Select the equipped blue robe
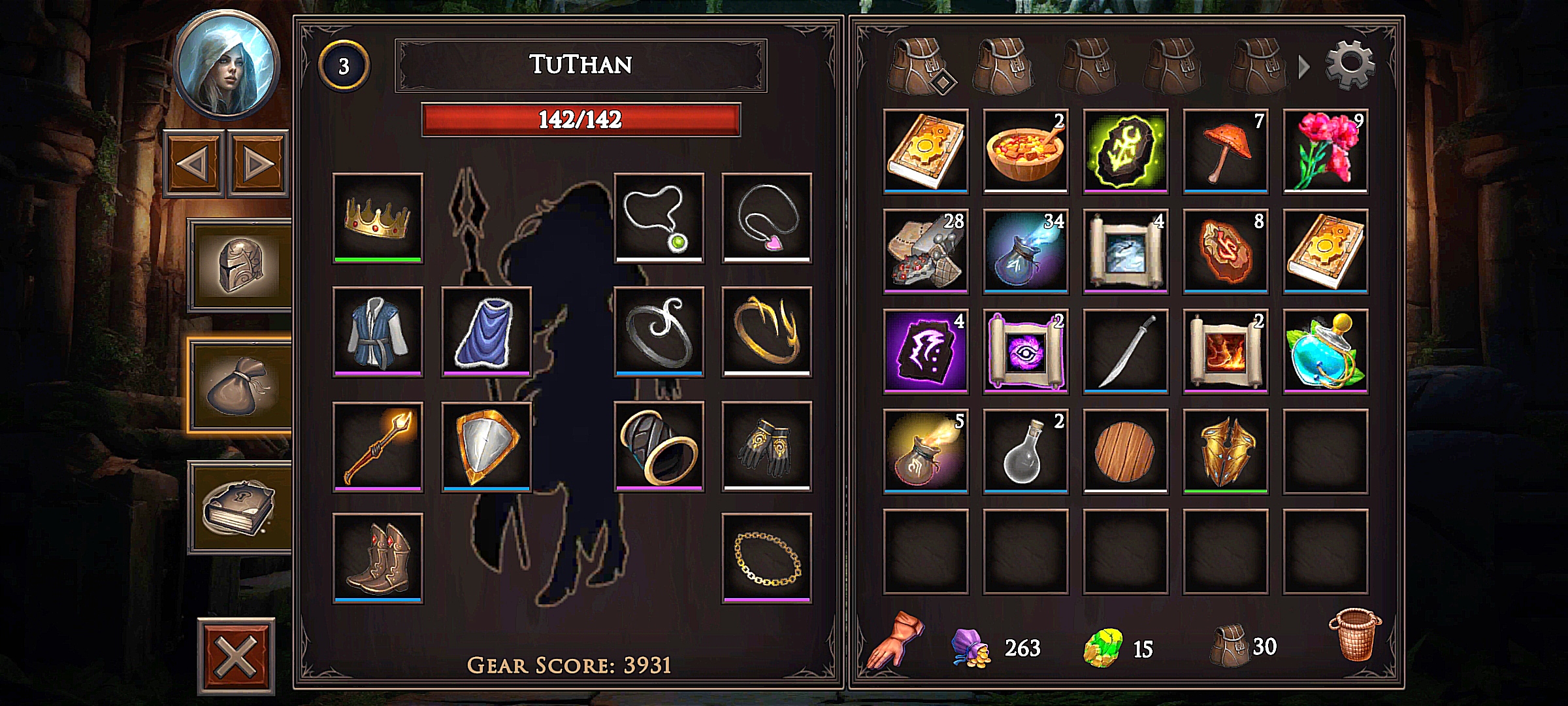1568x706 pixels. coord(378,331)
